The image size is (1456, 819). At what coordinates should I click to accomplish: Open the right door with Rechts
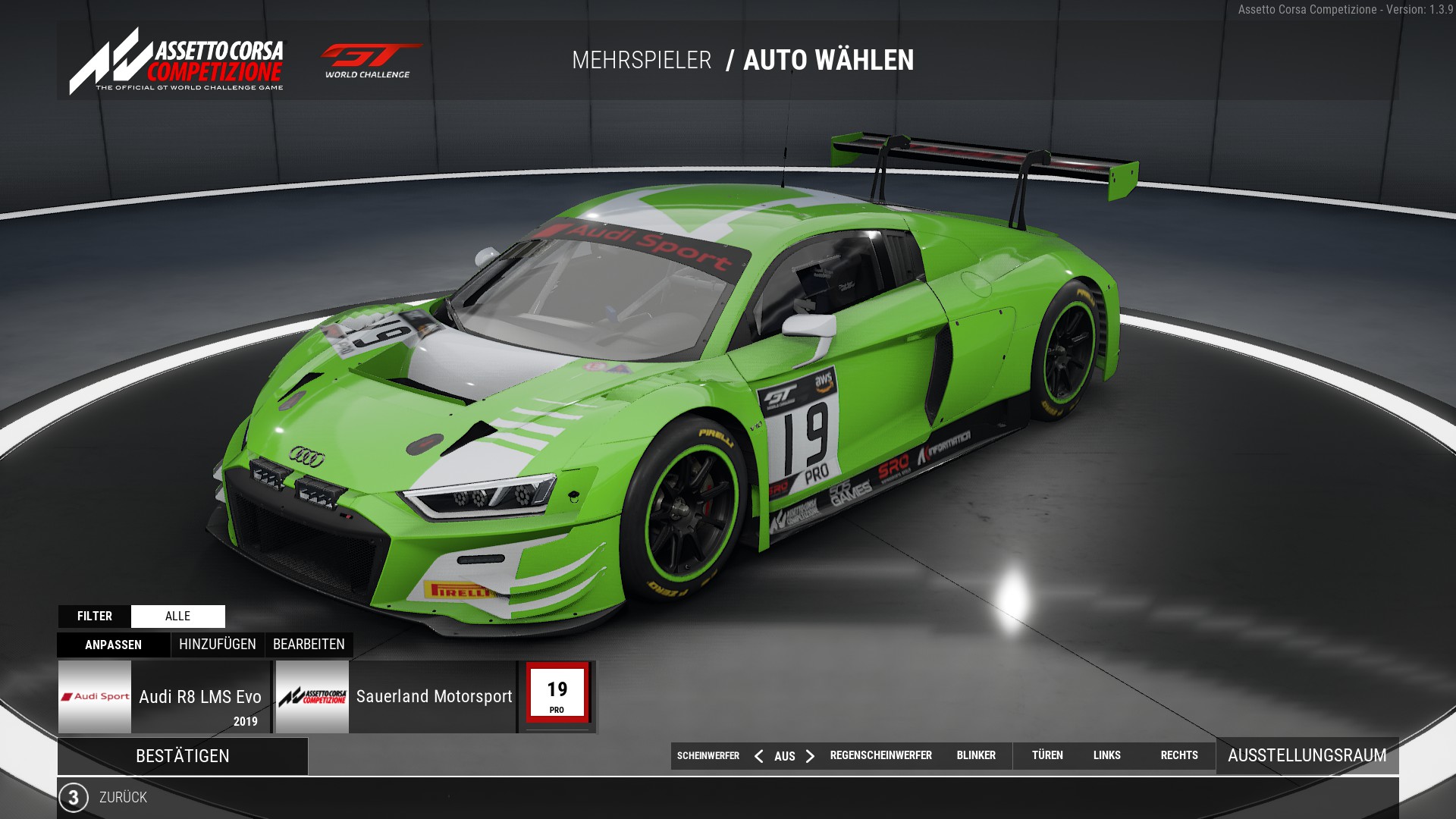click(1179, 755)
